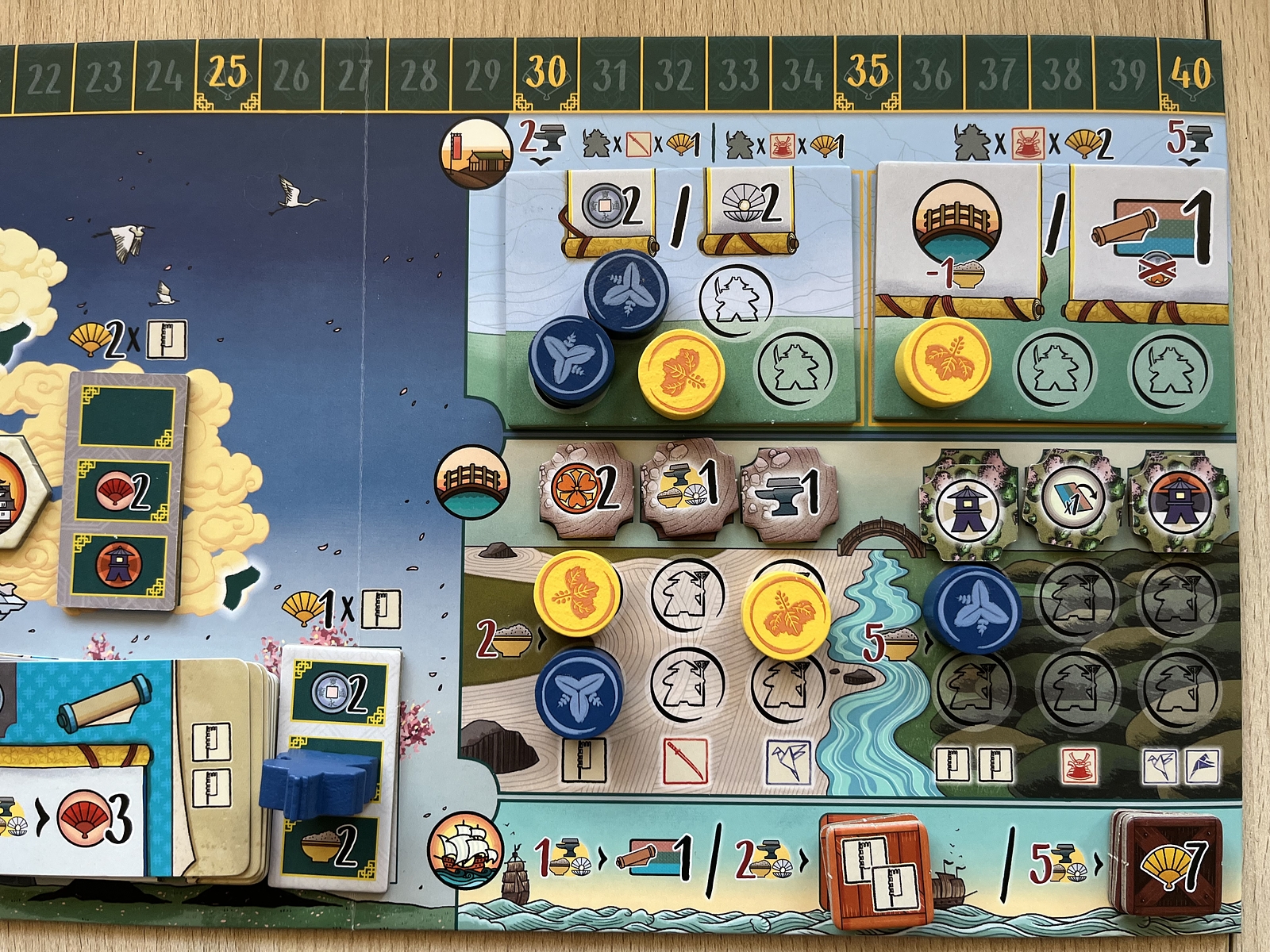Select the castle gate round icon
This screenshot has height=952, width=1270.
point(475,153)
